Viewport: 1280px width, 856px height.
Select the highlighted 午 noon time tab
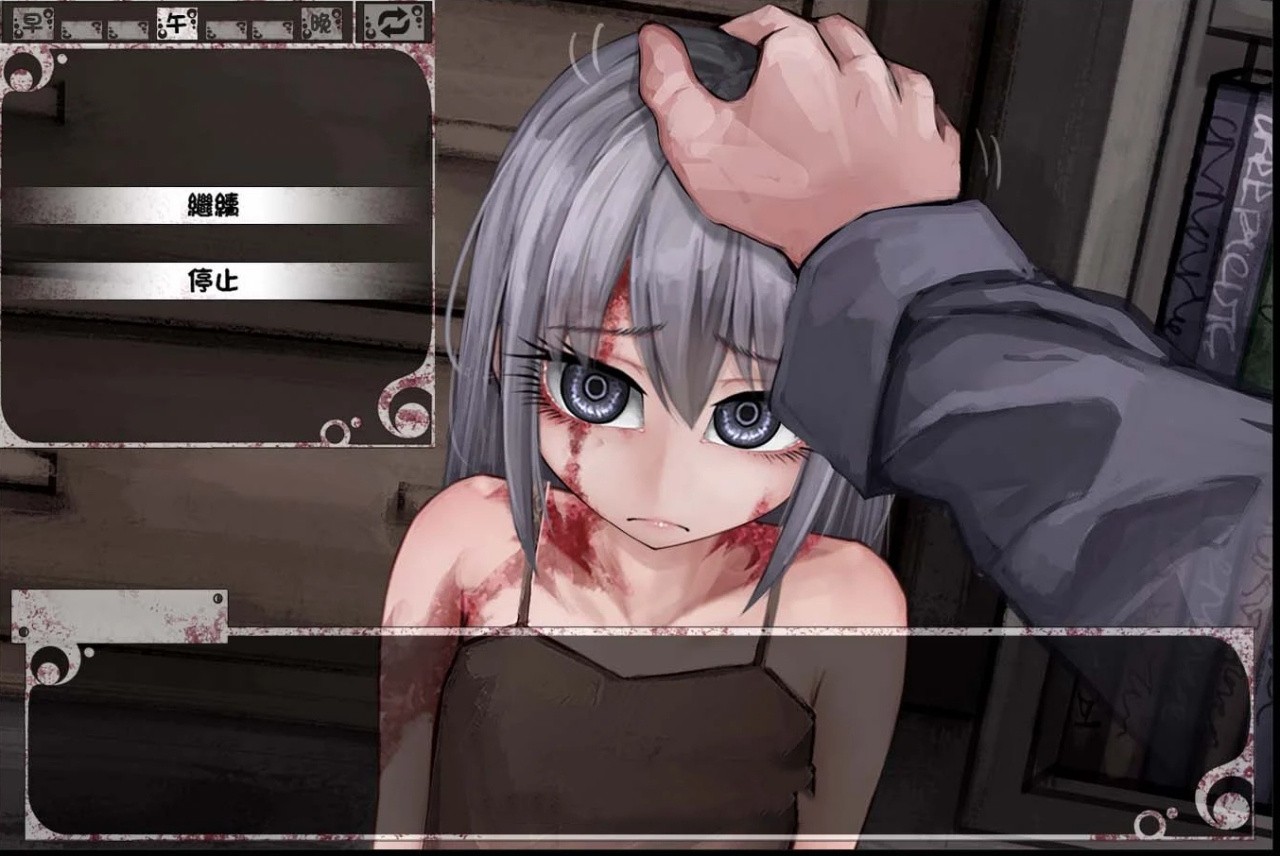coord(176,22)
